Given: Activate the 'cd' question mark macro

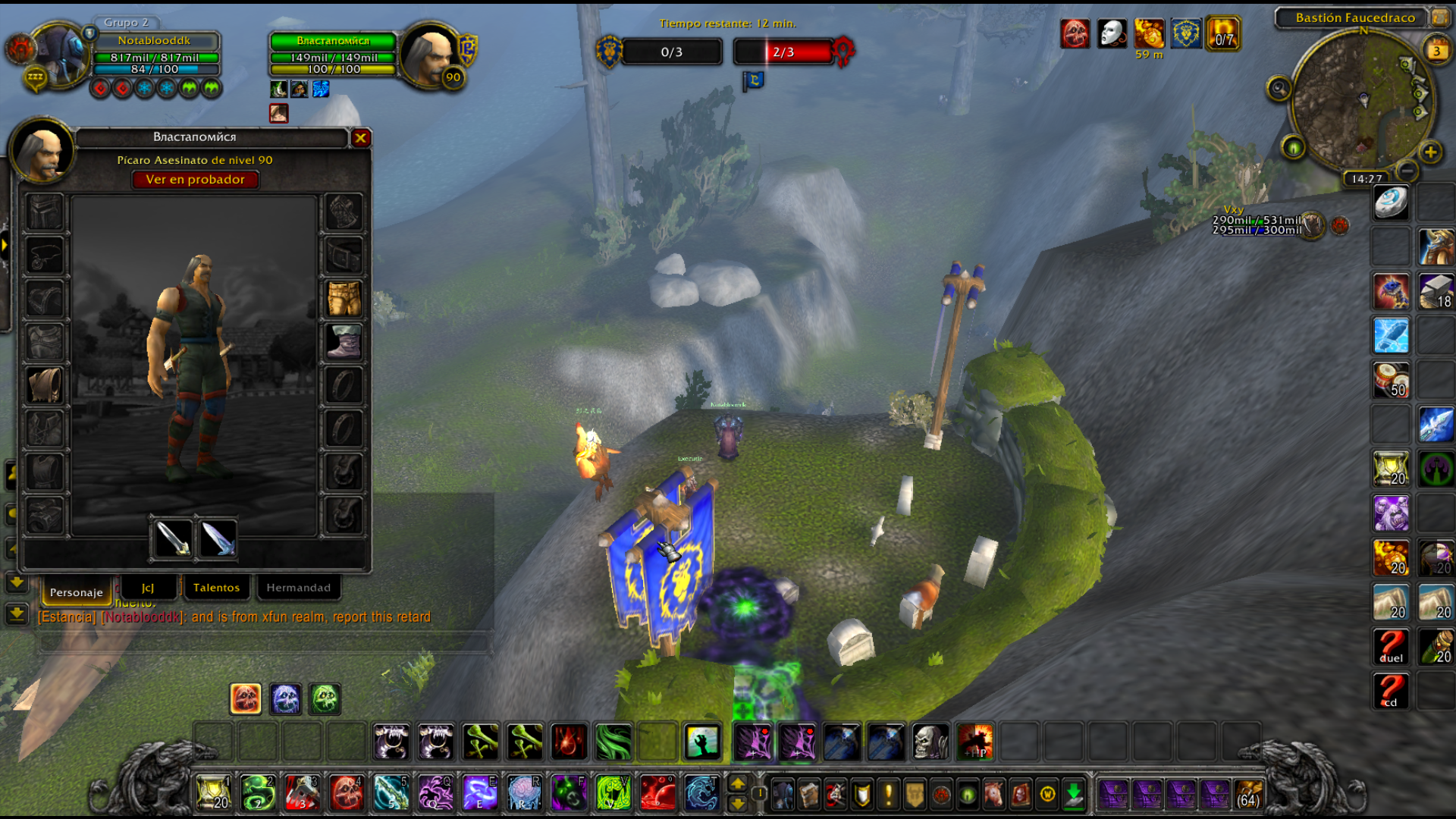Looking at the screenshot, I should (1391, 691).
